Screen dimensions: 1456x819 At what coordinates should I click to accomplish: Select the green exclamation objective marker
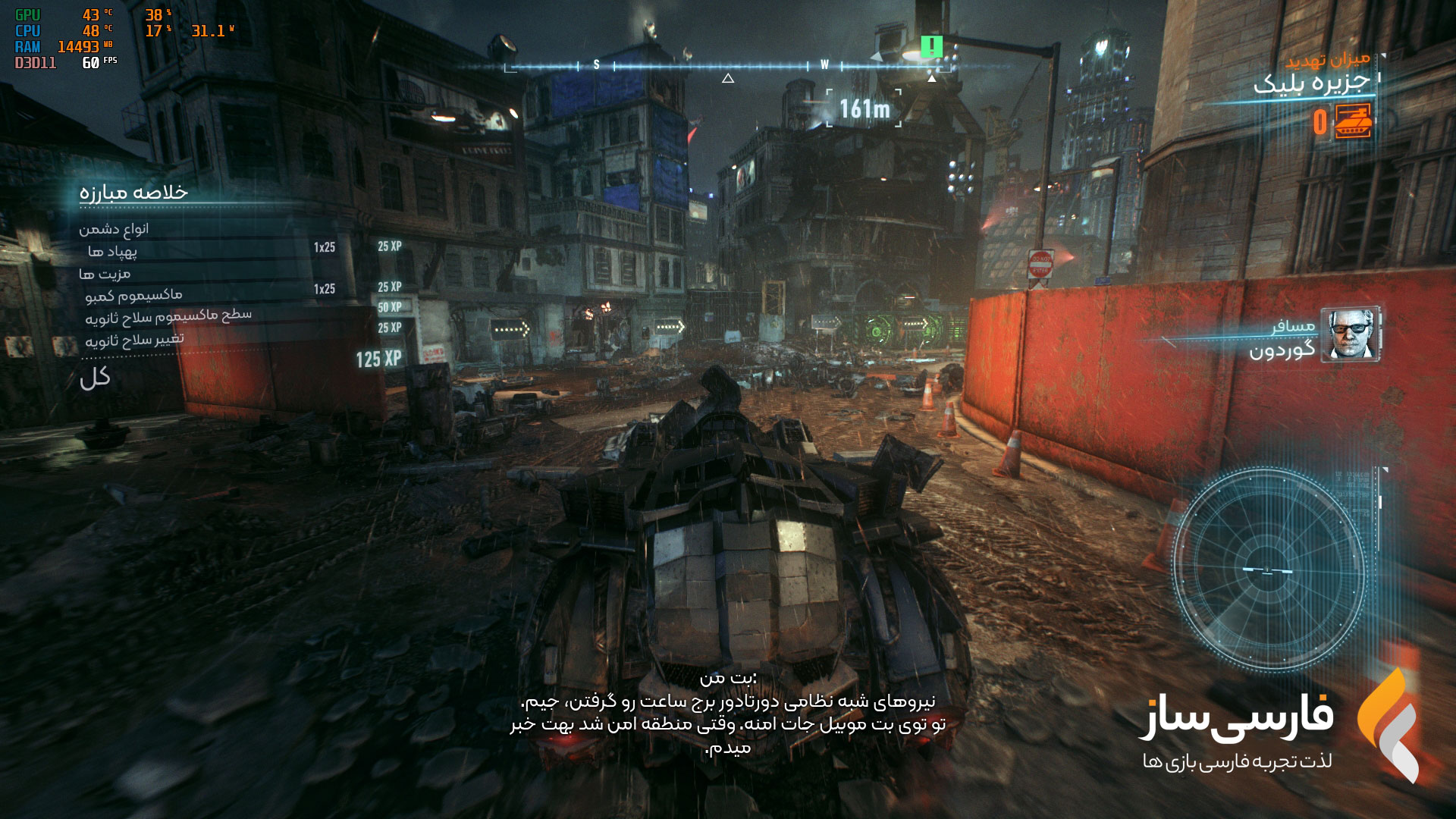(x=931, y=47)
